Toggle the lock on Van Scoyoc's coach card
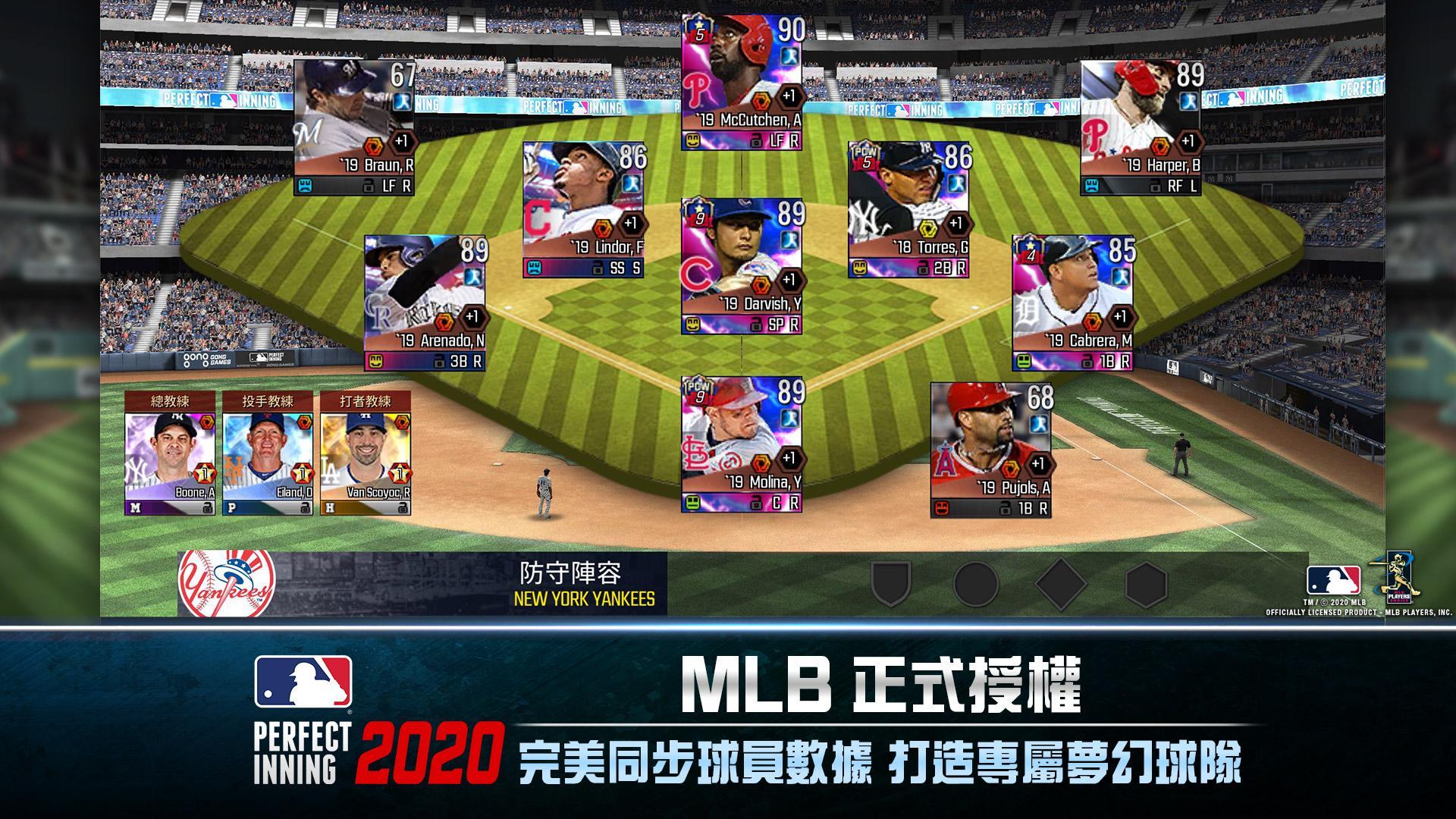The width and height of the screenshot is (1456, 819). [404, 508]
